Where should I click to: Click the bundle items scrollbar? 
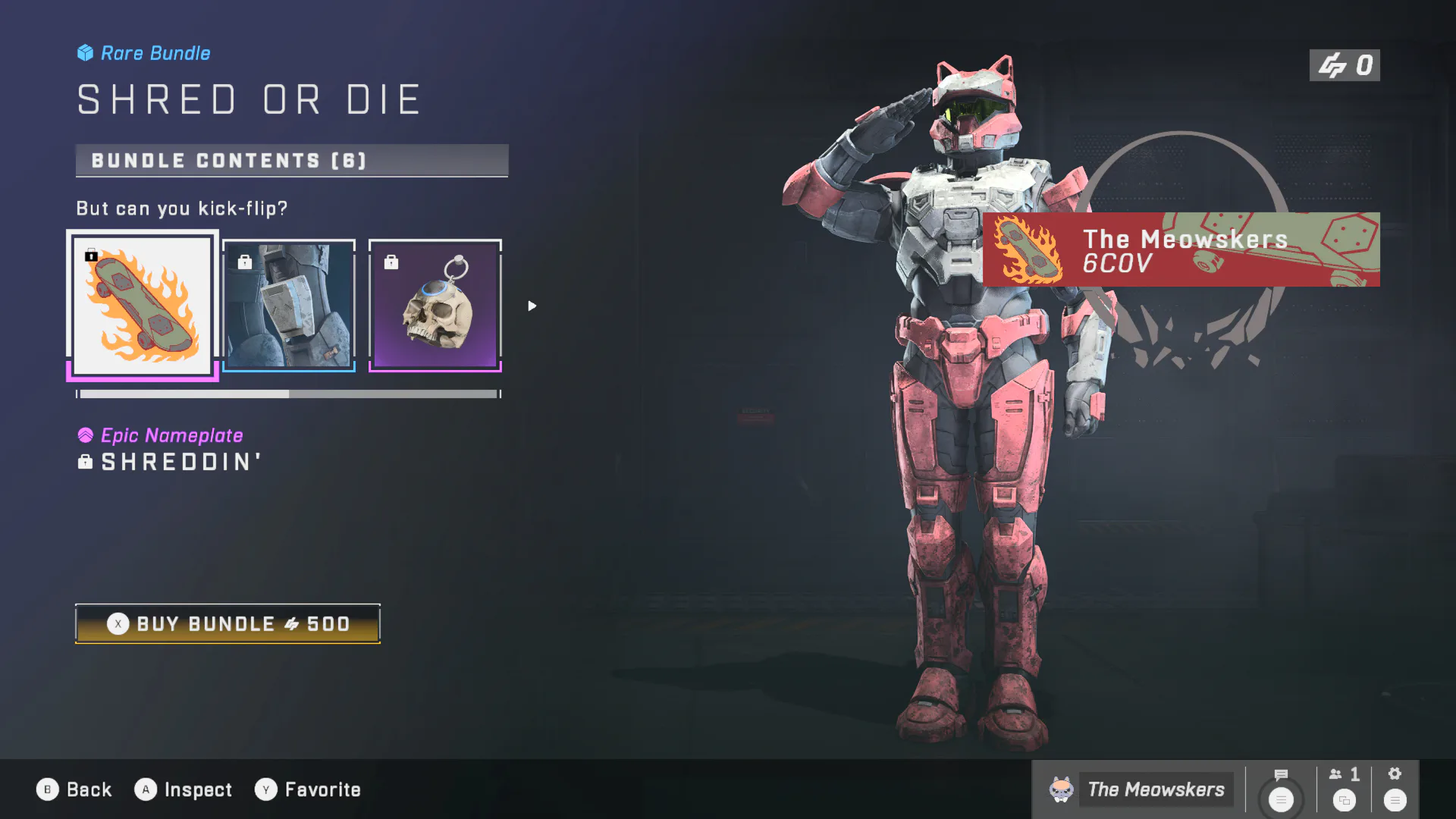click(x=289, y=394)
